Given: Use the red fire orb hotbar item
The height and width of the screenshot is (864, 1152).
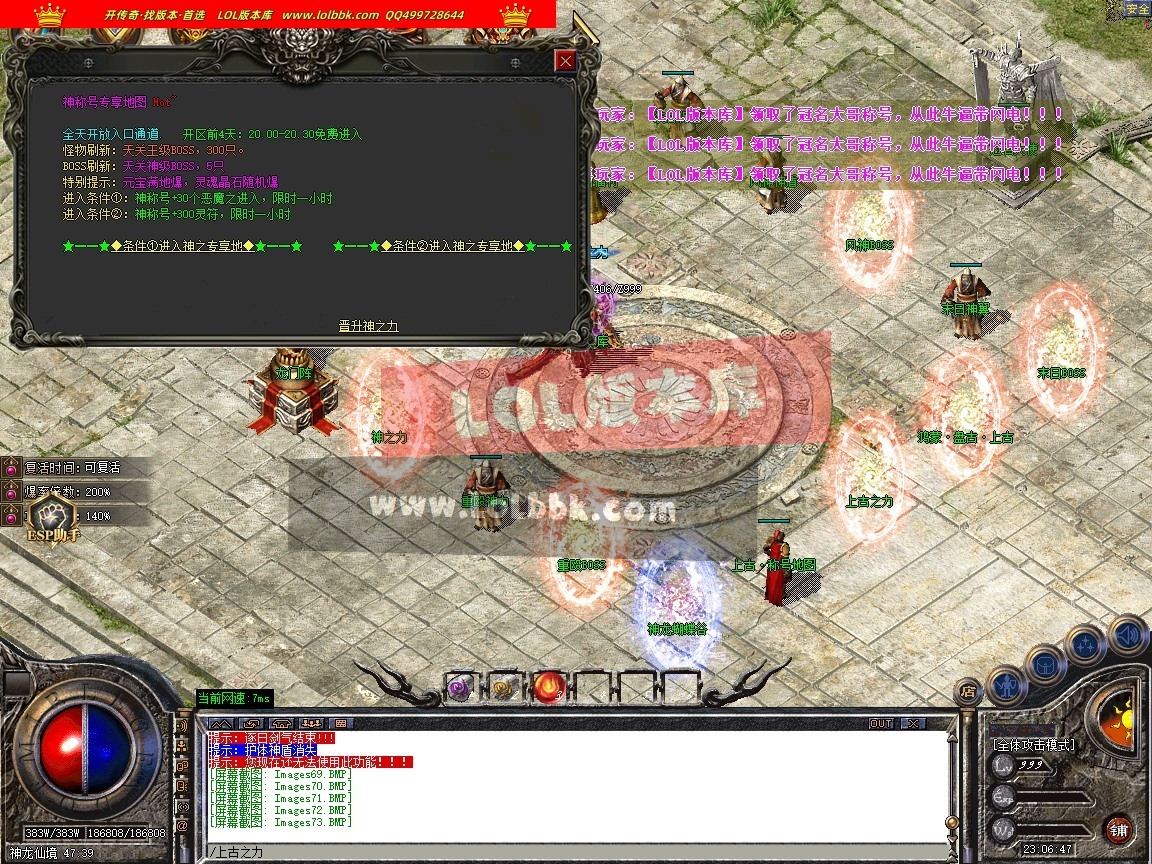Looking at the screenshot, I should [548, 686].
